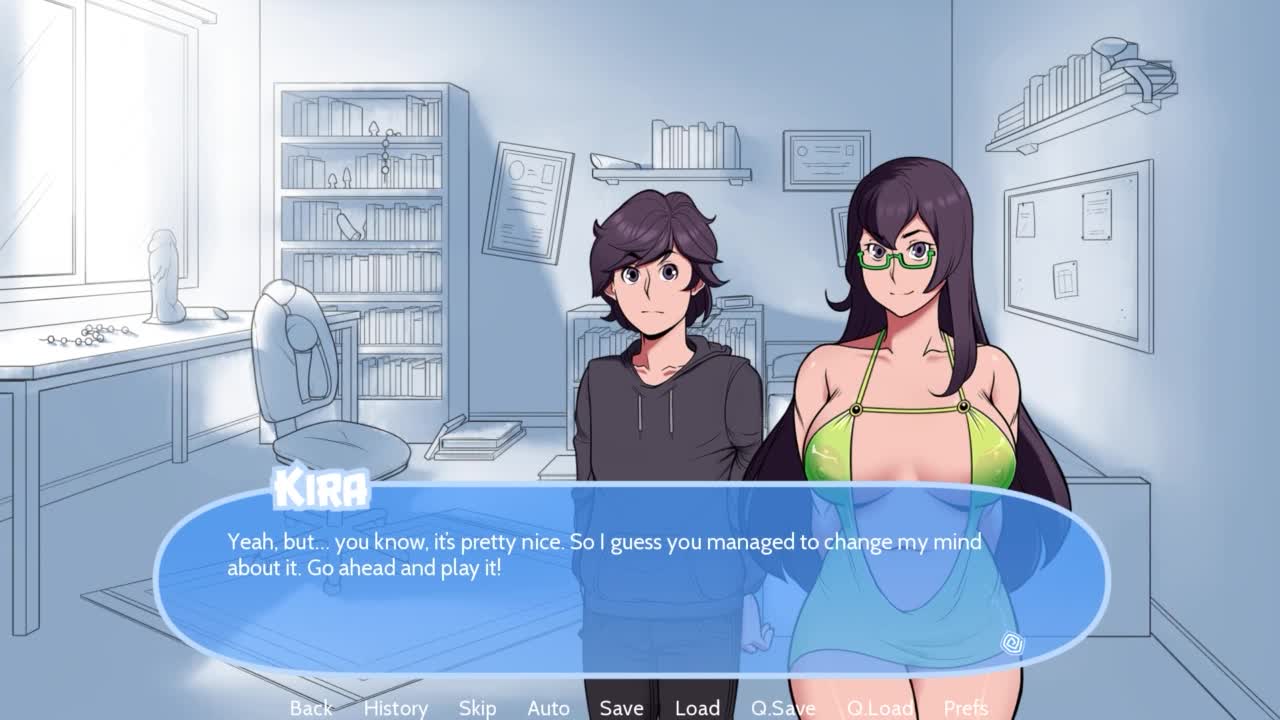Quick save with Q.Save

(x=783, y=708)
